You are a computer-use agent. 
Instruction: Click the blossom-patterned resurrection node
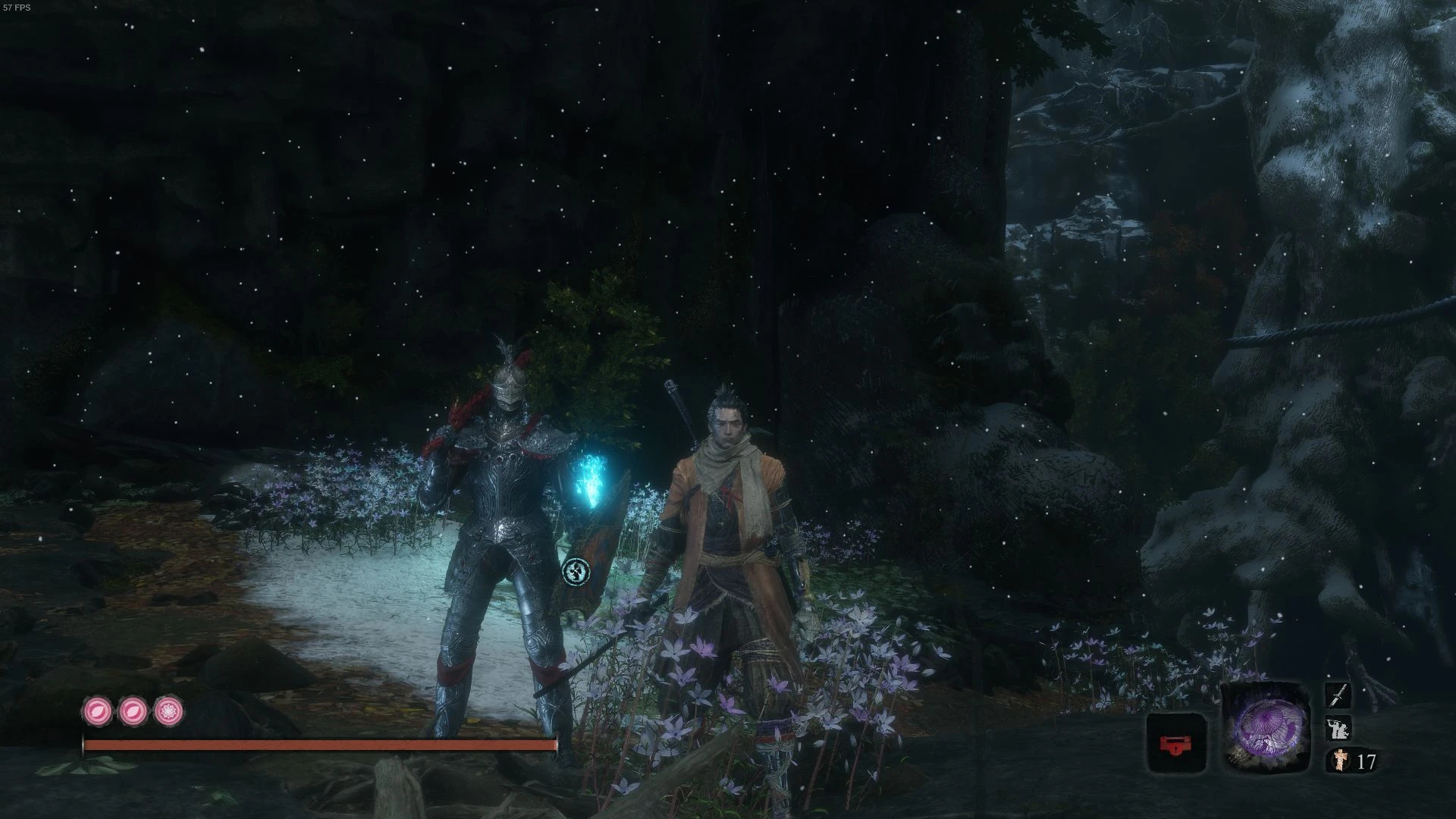[x=168, y=711]
